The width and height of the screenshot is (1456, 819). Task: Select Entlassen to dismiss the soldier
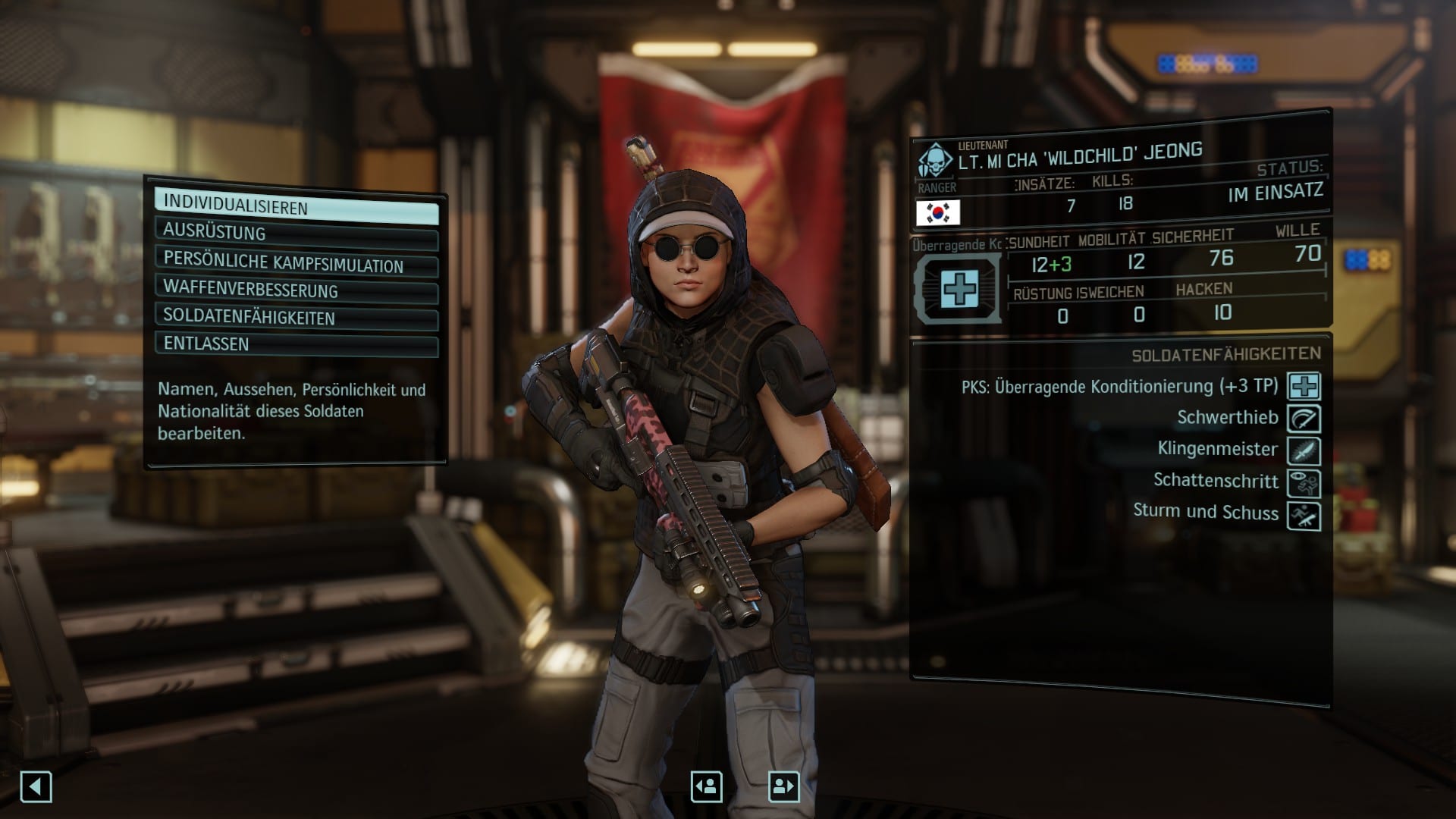(x=296, y=344)
